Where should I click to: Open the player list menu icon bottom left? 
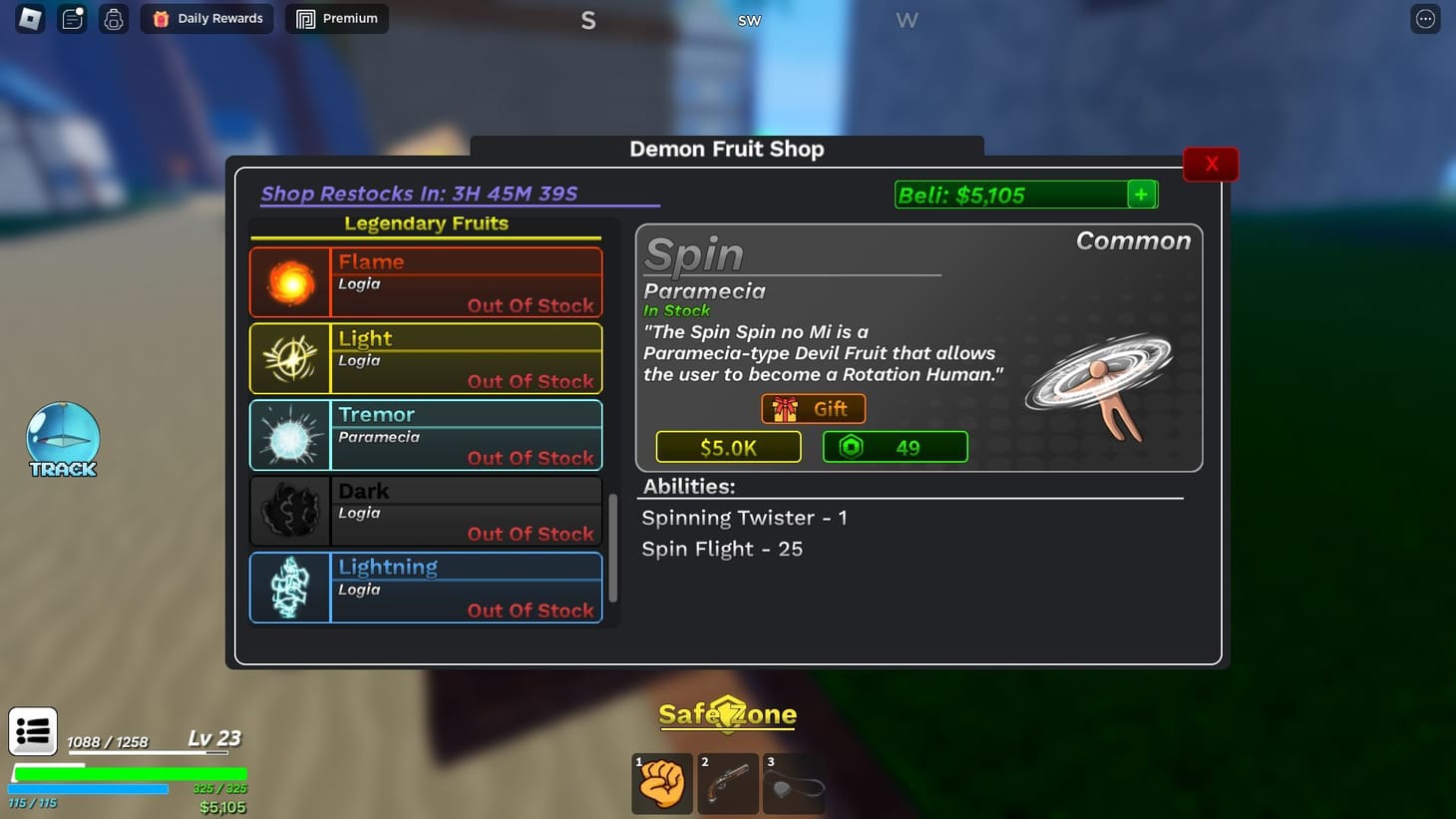click(x=33, y=731)
